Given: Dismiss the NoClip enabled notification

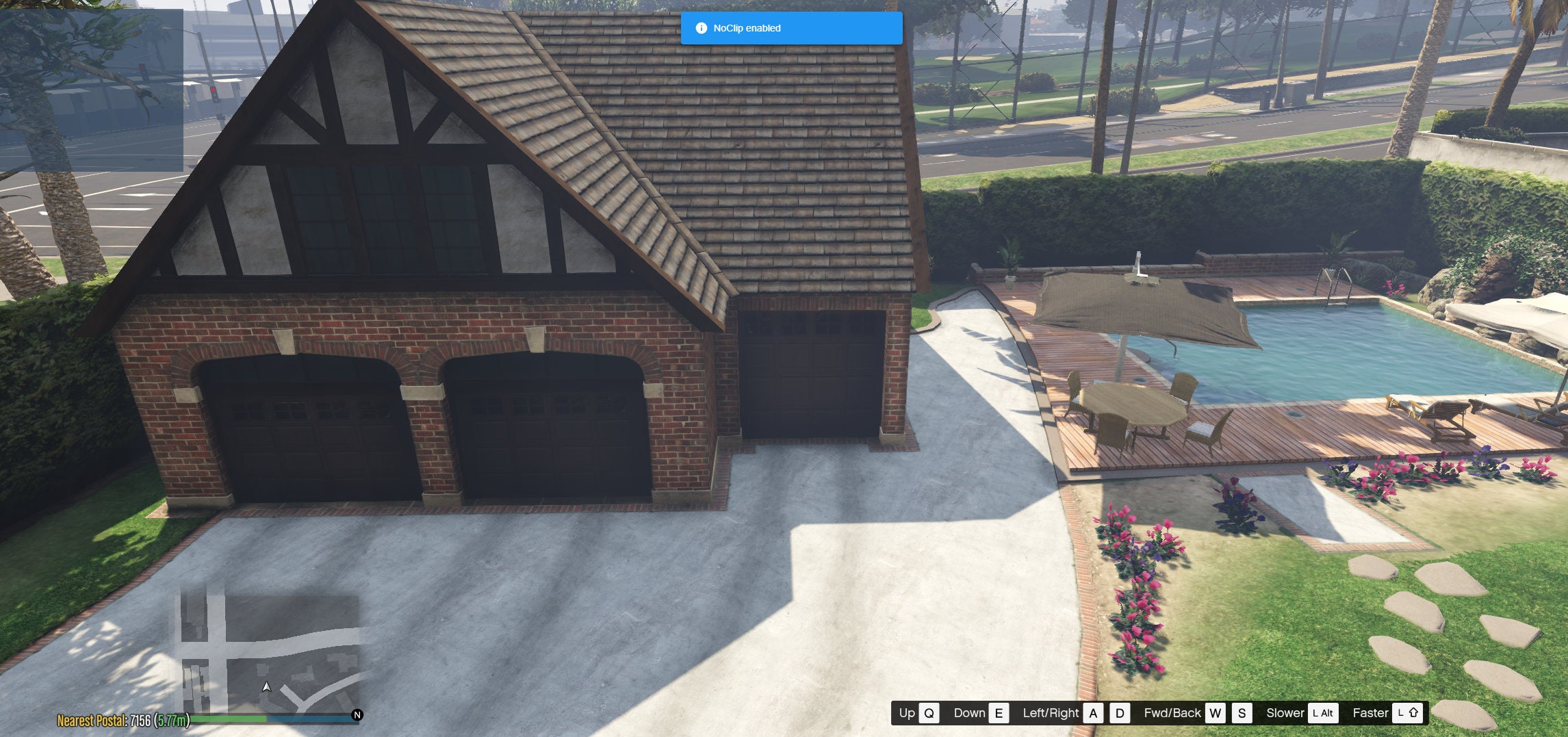Looking at the screenshot, I should tap(791, 29).
